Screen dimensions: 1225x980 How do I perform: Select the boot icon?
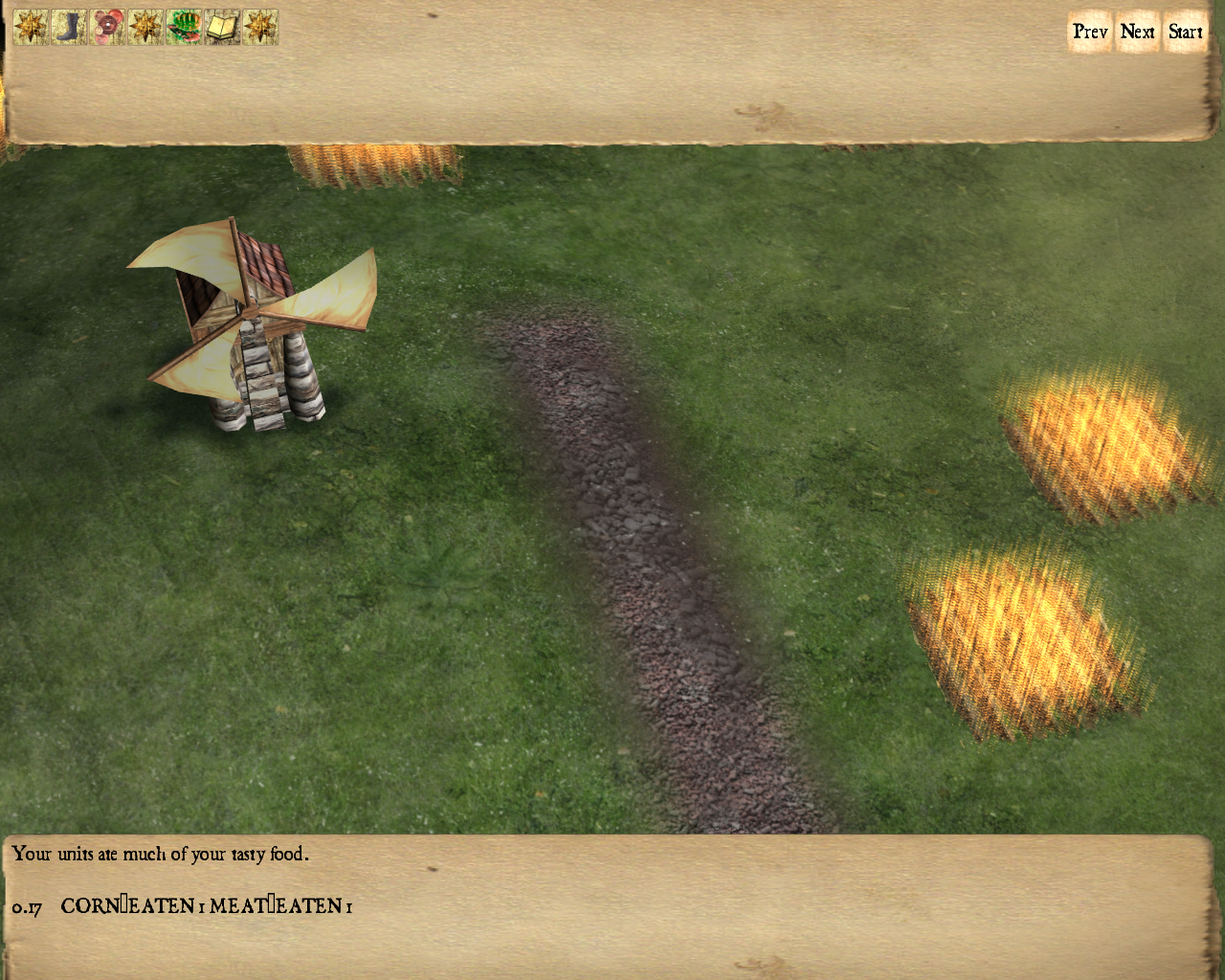(x=69, y=27)
